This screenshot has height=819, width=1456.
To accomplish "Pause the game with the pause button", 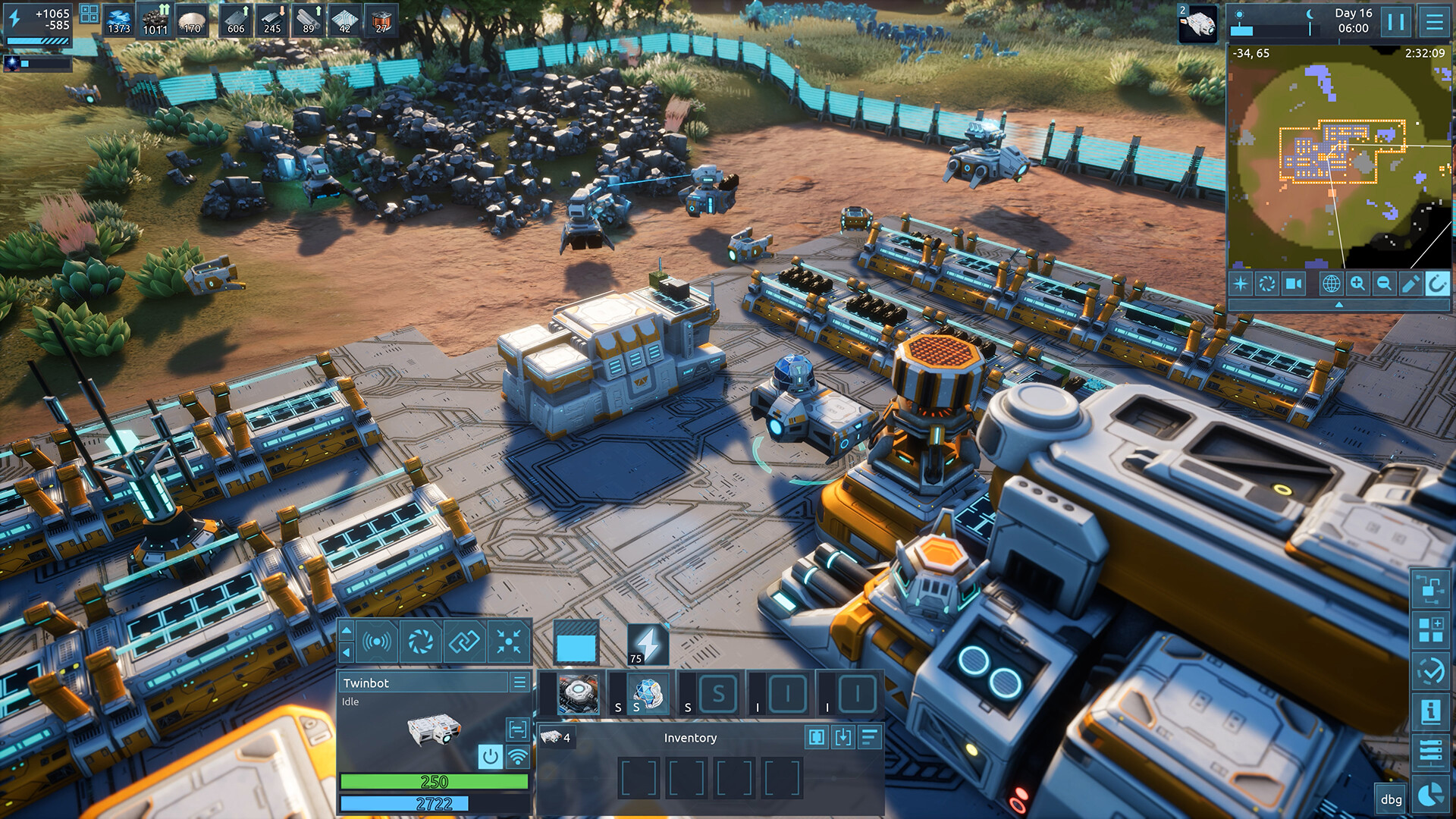I will pyautogui.click(x=1396, y=21).
